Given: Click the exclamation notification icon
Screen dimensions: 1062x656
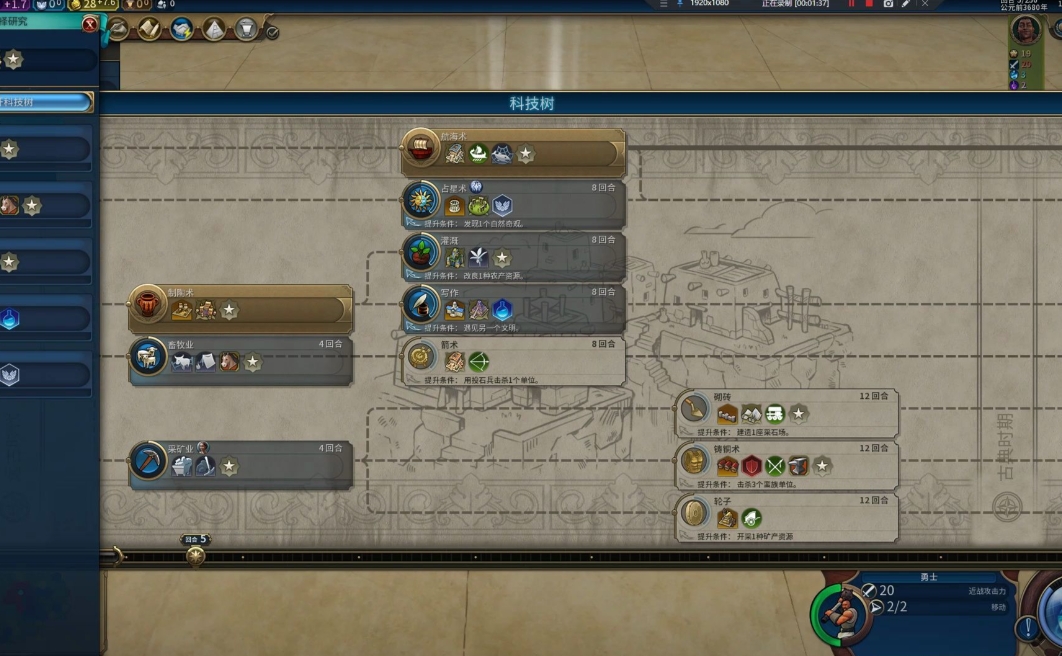Looking at the screenshot, I should tap(1027, 629).
